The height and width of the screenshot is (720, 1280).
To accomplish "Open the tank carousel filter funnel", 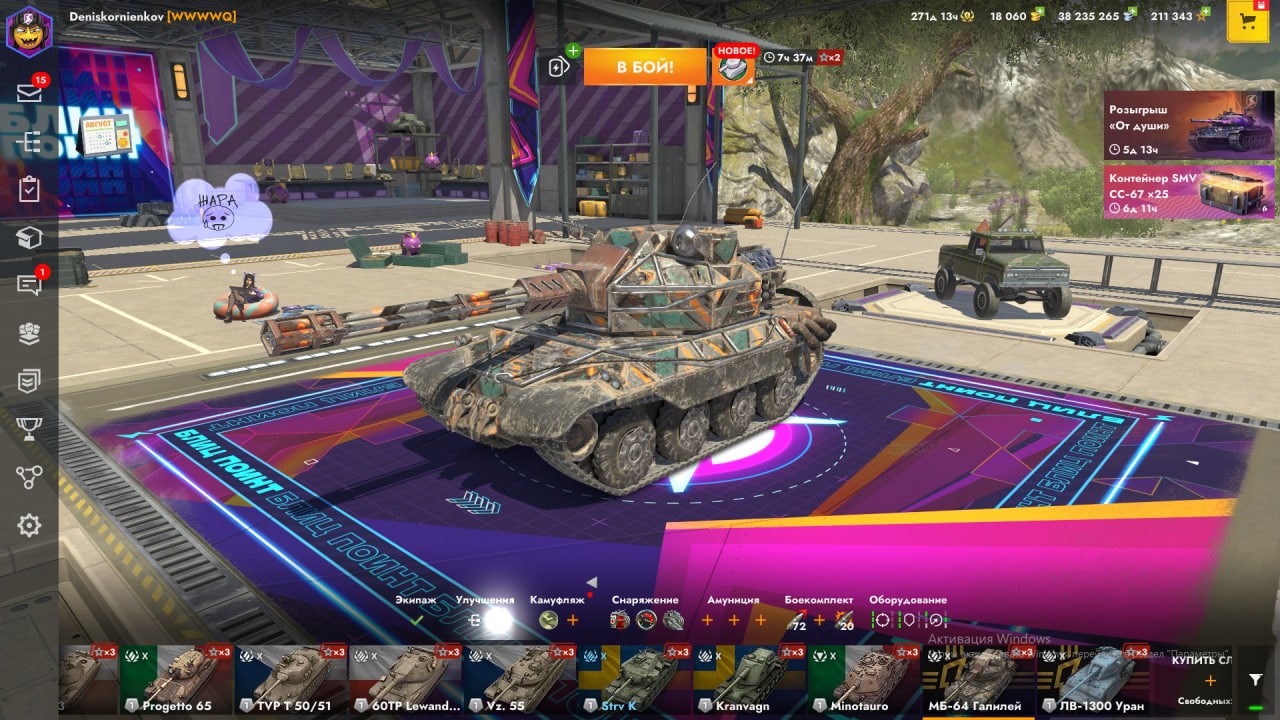I will 1256,679.
